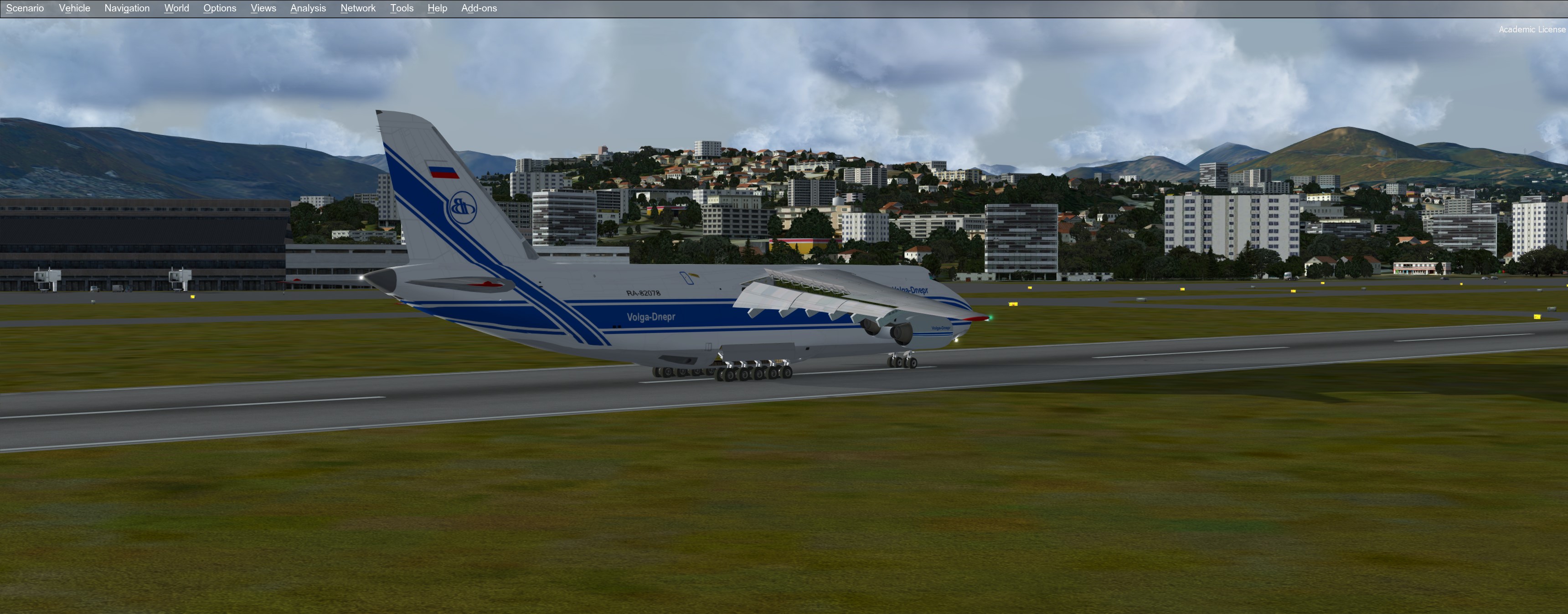Image resolution: width=1568 pixels, height=614 pixels.
Task: Show the Views menu
Action: pos(263,9)
